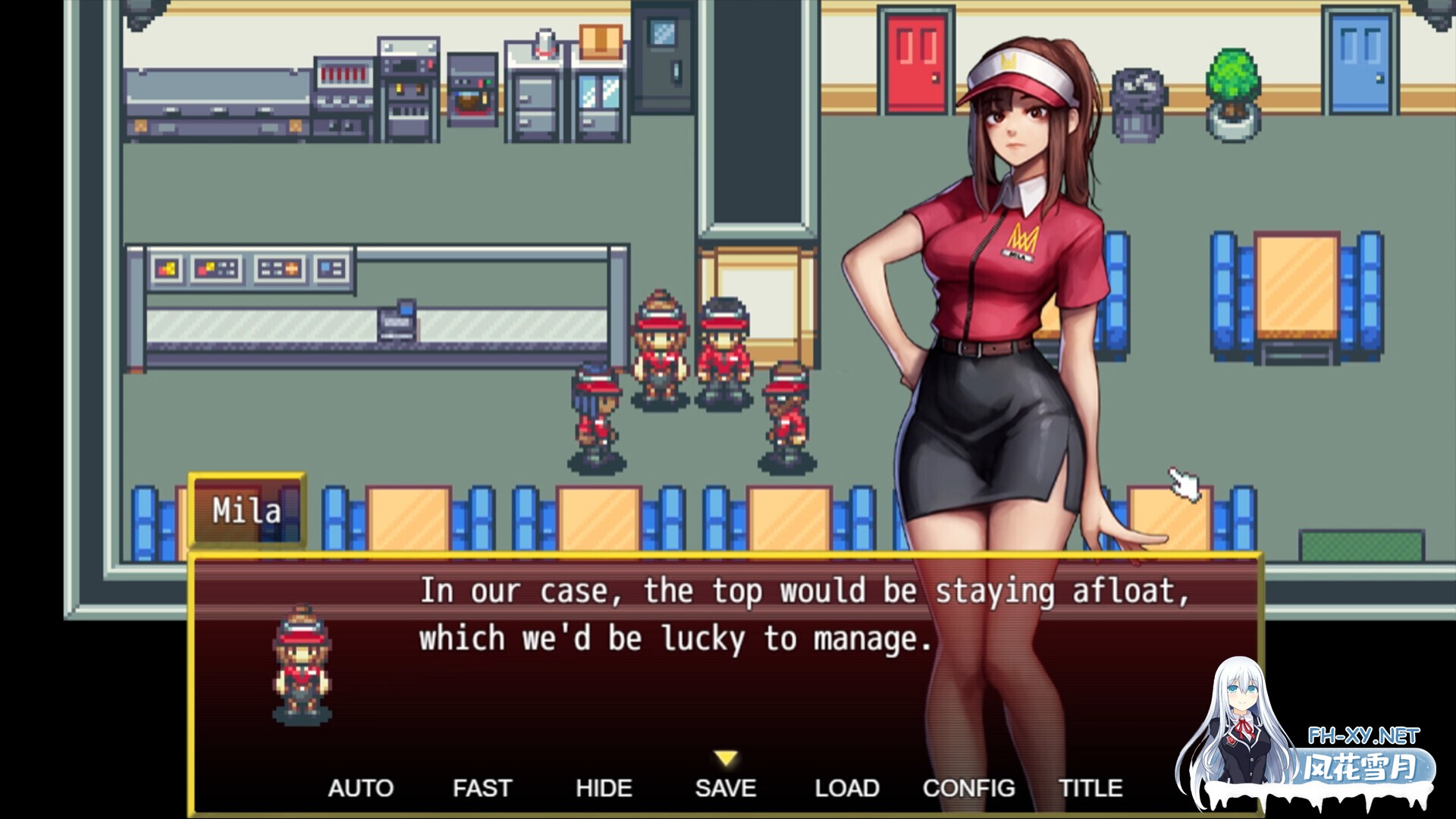
Task: Open the LOAD screen
Action: (x=847, y=788)
